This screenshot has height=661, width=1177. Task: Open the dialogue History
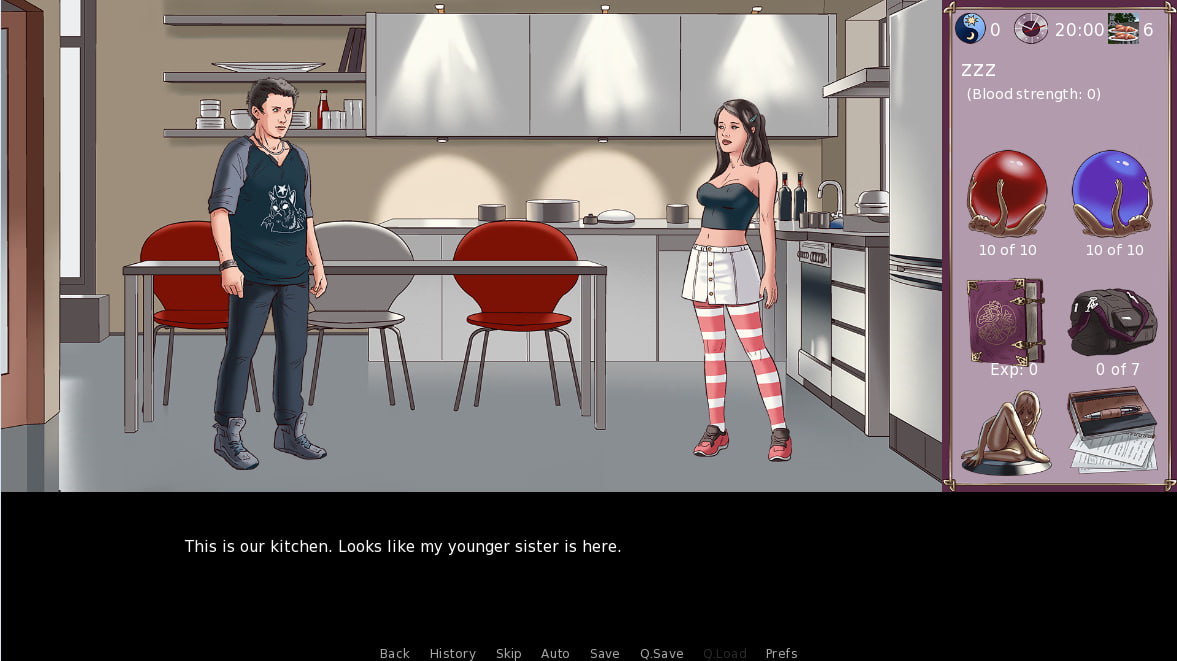(452, 653)
